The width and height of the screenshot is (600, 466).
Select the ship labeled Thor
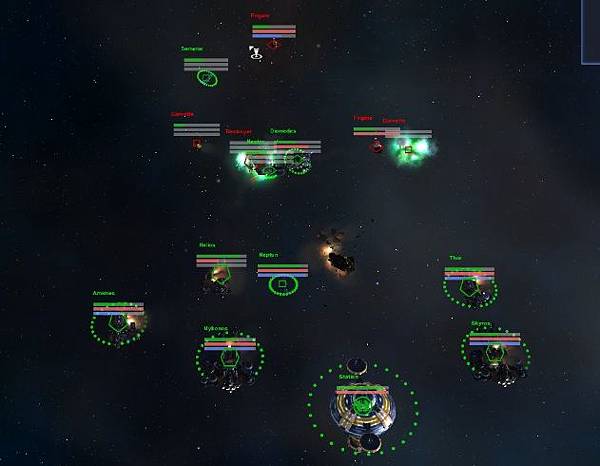point(470,287)
